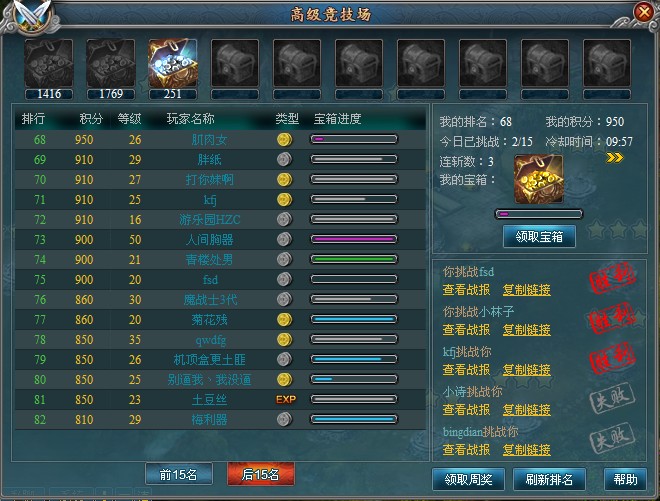Close the advanced arena window
Screen dimensions: 660x501
tap(644, 12)
